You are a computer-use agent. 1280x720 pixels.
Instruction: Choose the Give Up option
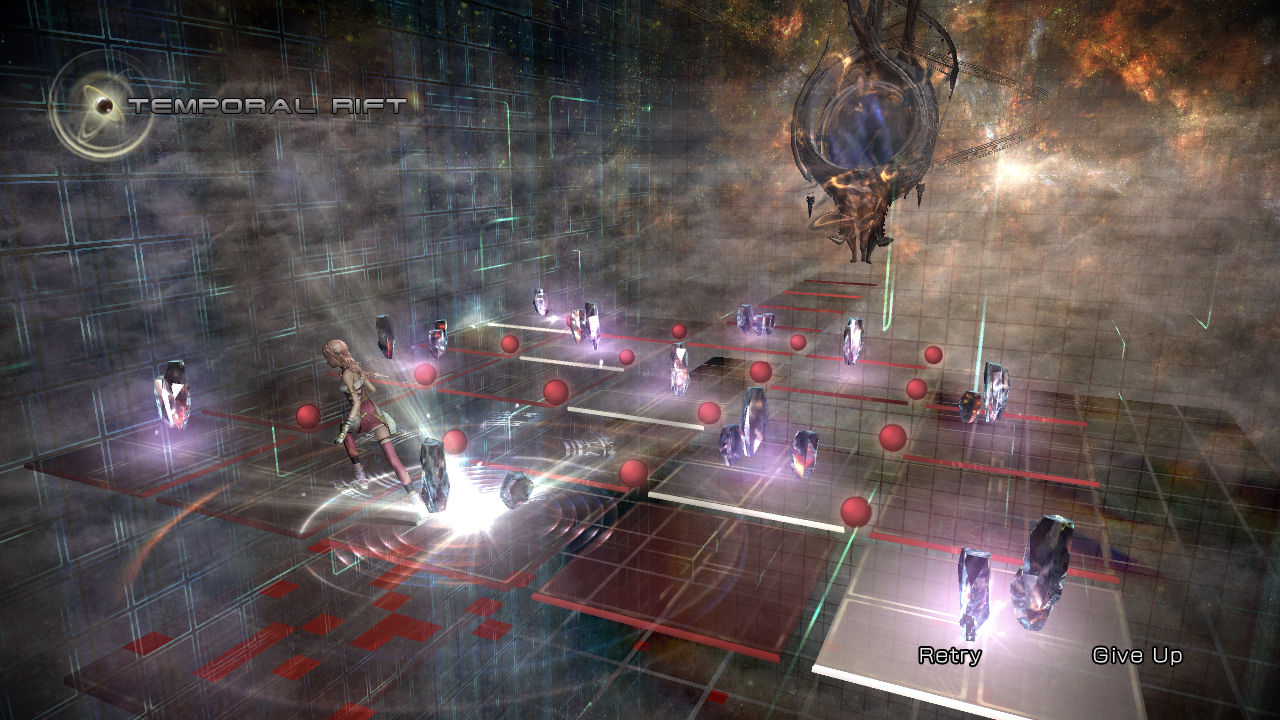tap(1137, 656)
